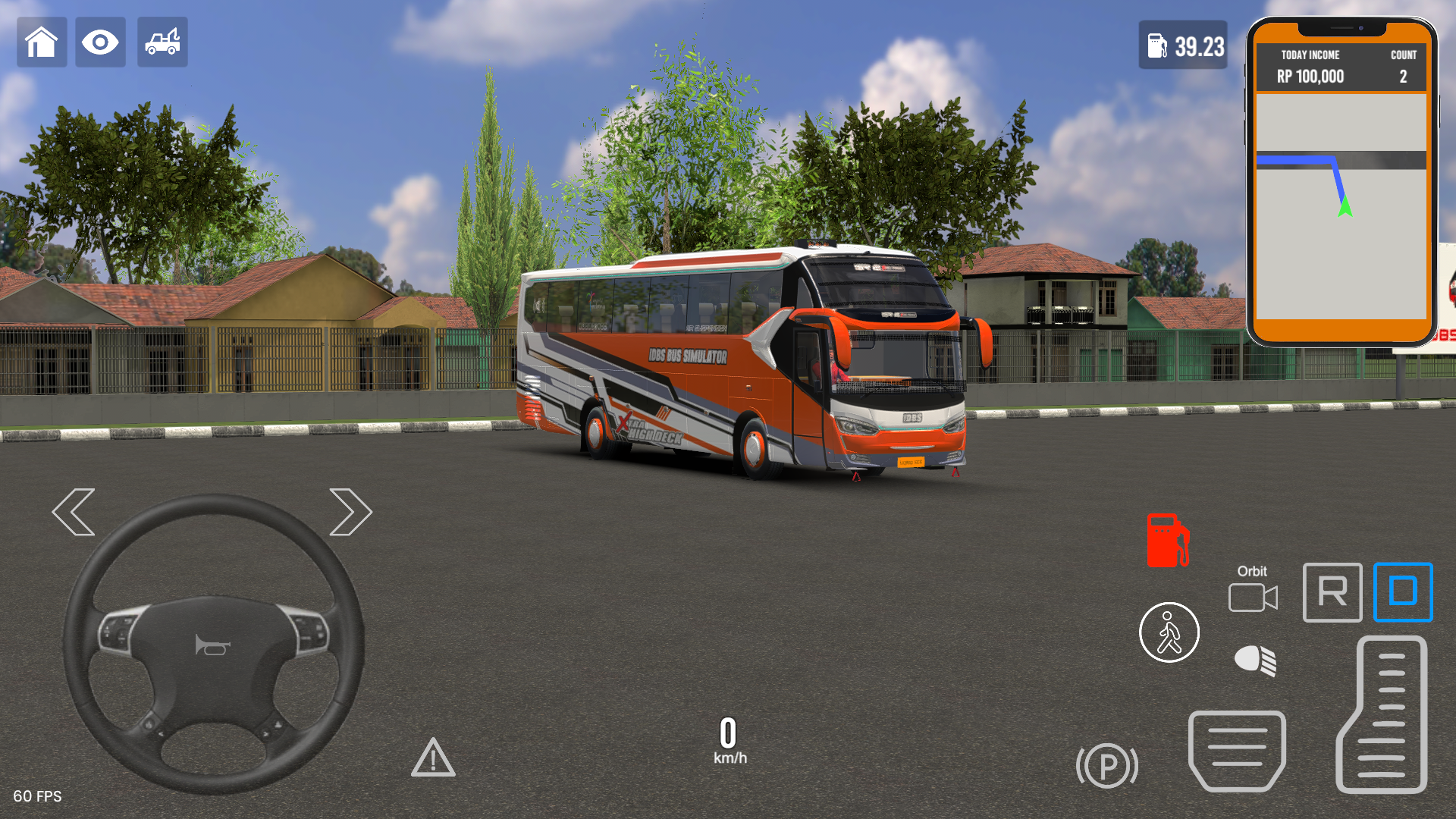Activate the Orbit camera
This screenshot has height=819, width=1456.
pyautogui.click(x=1253, y=598)
